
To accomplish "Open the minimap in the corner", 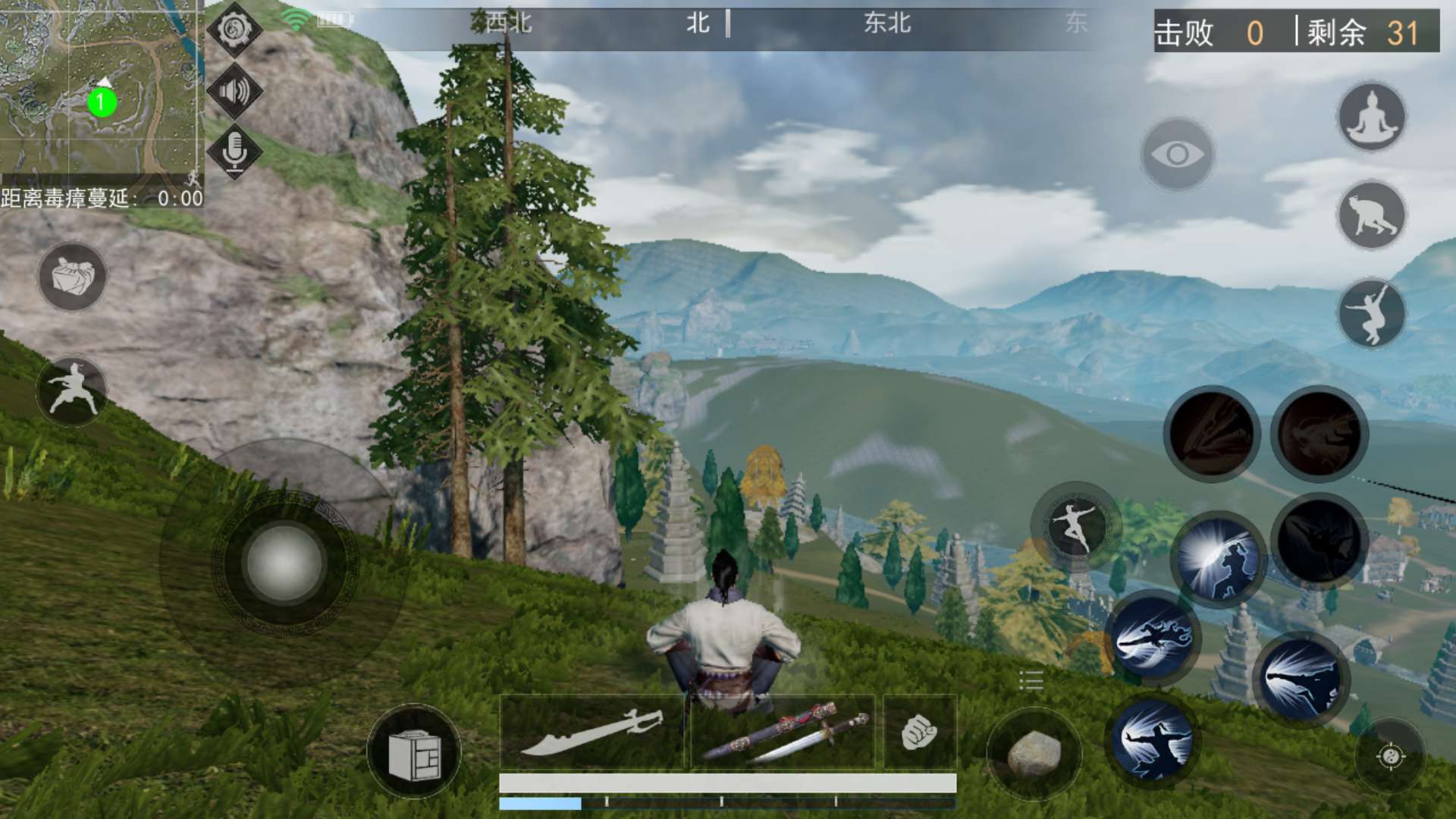I will [101, 87].
